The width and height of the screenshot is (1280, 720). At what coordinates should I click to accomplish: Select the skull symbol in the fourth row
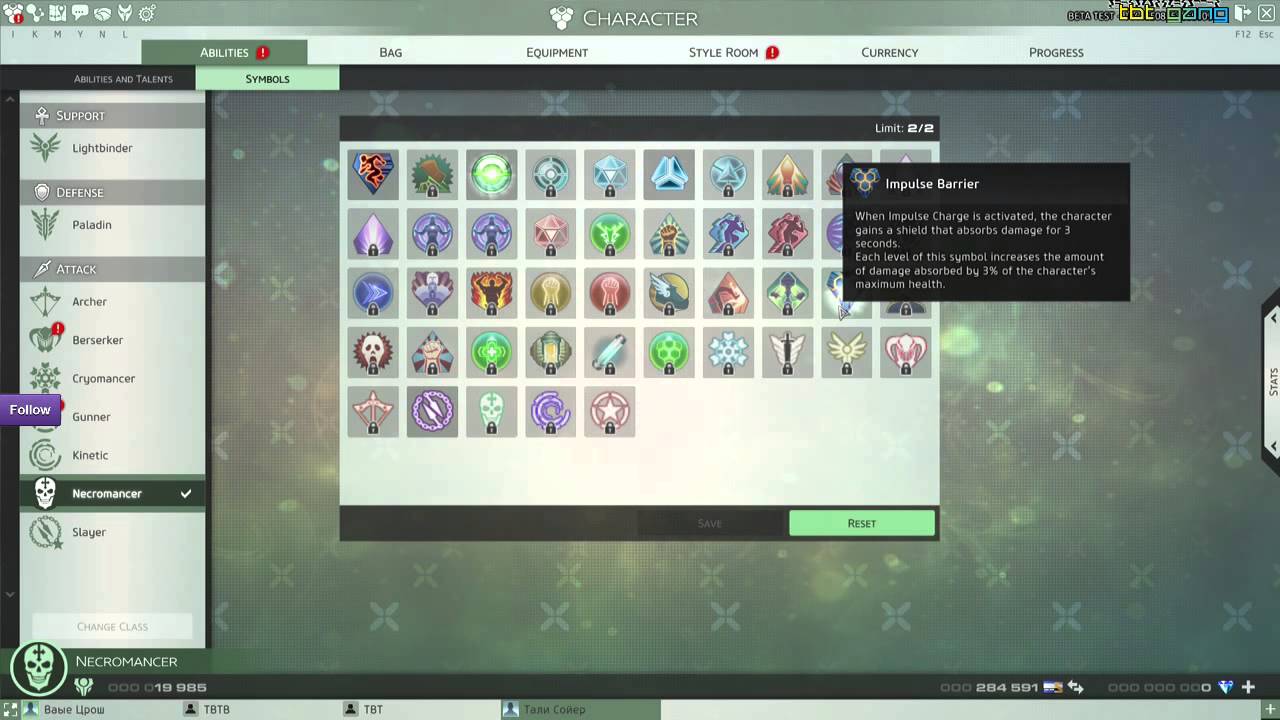[x=373, y=352]
